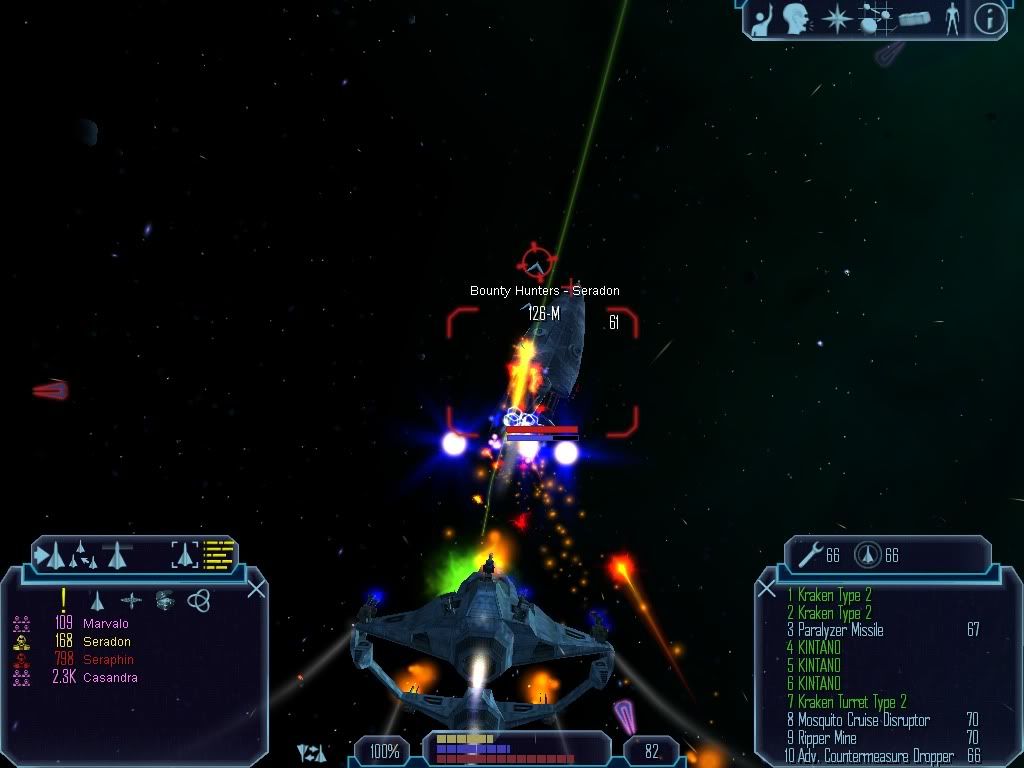
Task: Open the star-shaped nav map icon
Action: 836,18
